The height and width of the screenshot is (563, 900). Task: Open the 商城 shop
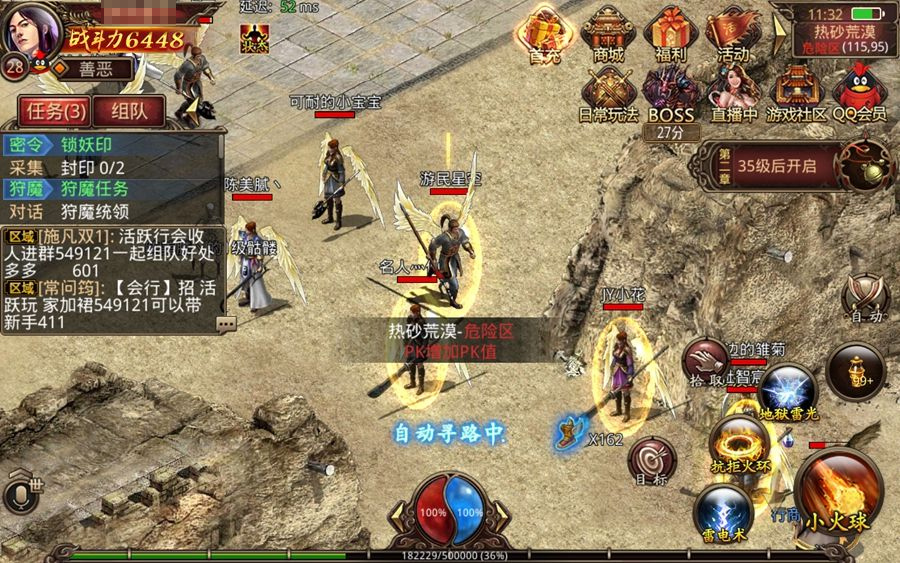click(x=608, y=33)
